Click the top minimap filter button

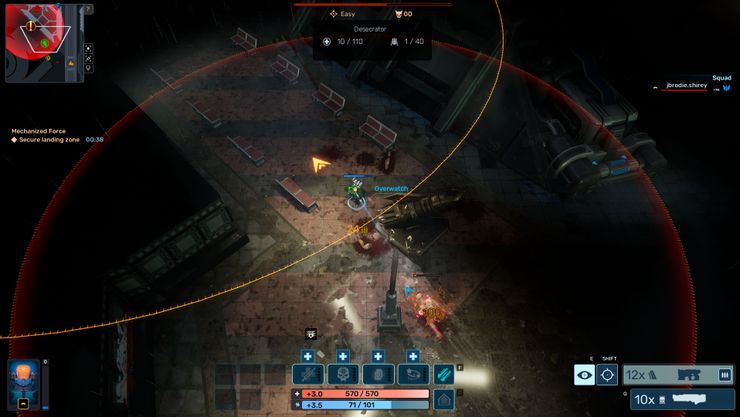point(88,48)
